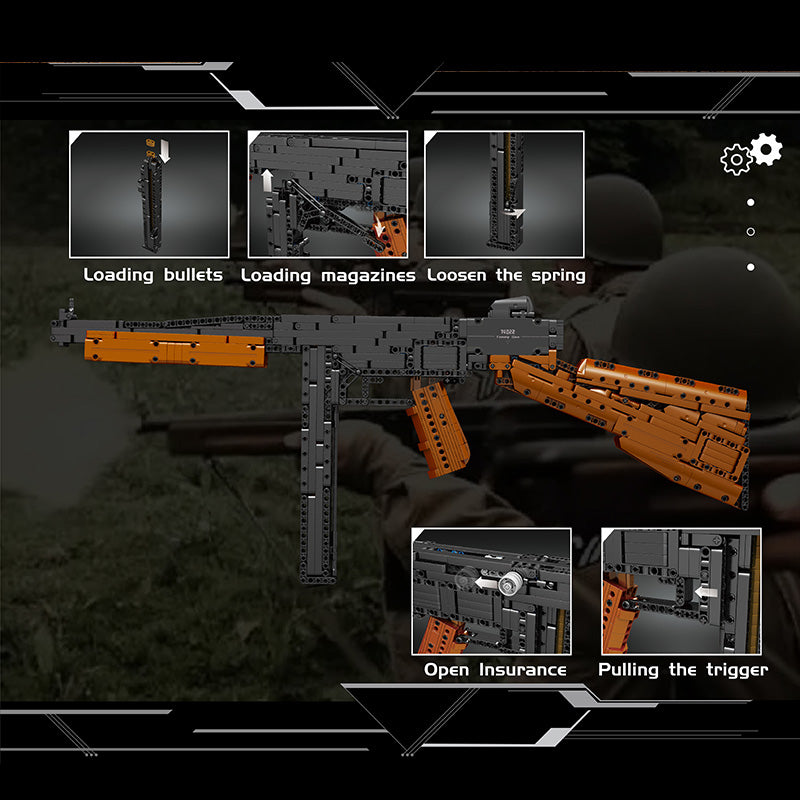Click the white gears settings icon
The height and width of the screenshot is (800, 800).
click(x=751, y=154)
